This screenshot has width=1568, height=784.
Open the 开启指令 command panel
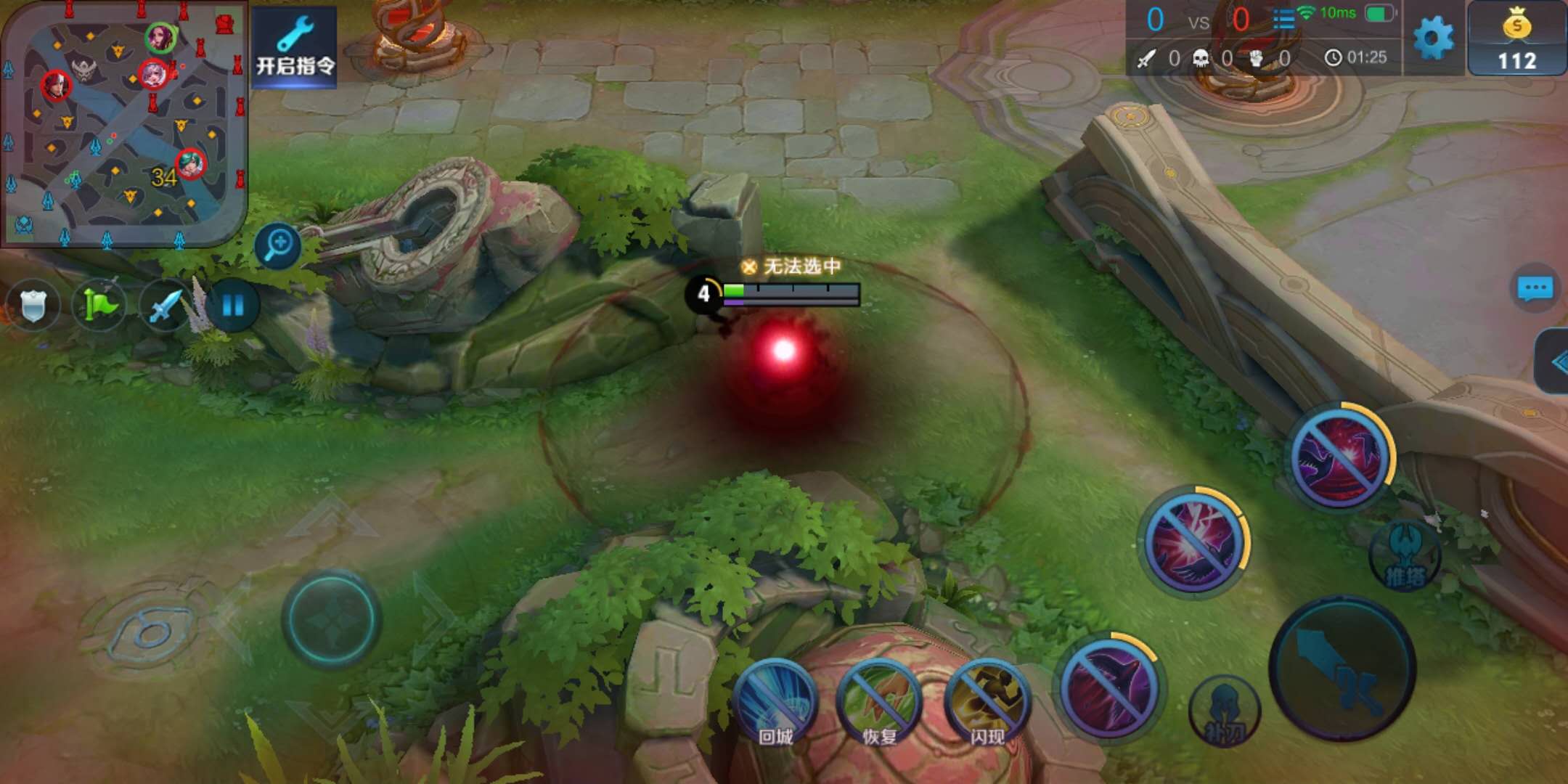294,47
